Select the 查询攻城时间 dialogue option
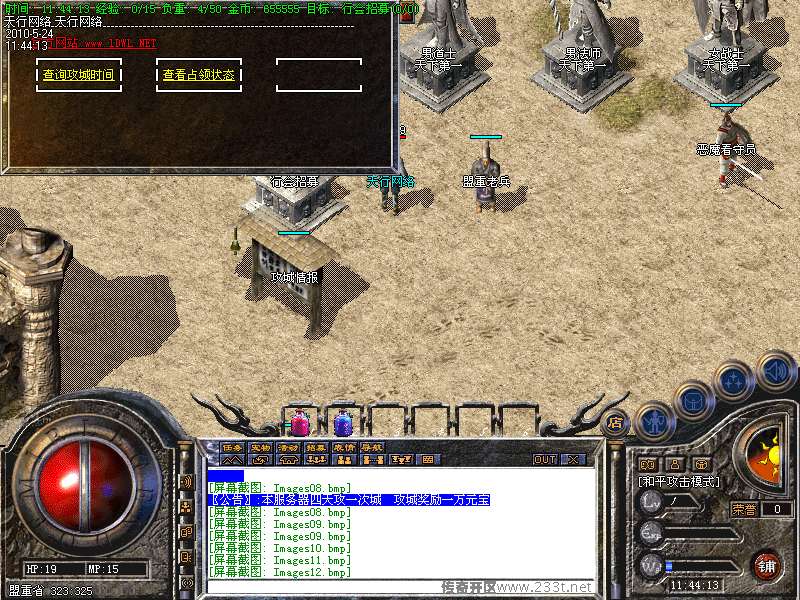This screenshot has height=600, width=800. pos(78,75)
